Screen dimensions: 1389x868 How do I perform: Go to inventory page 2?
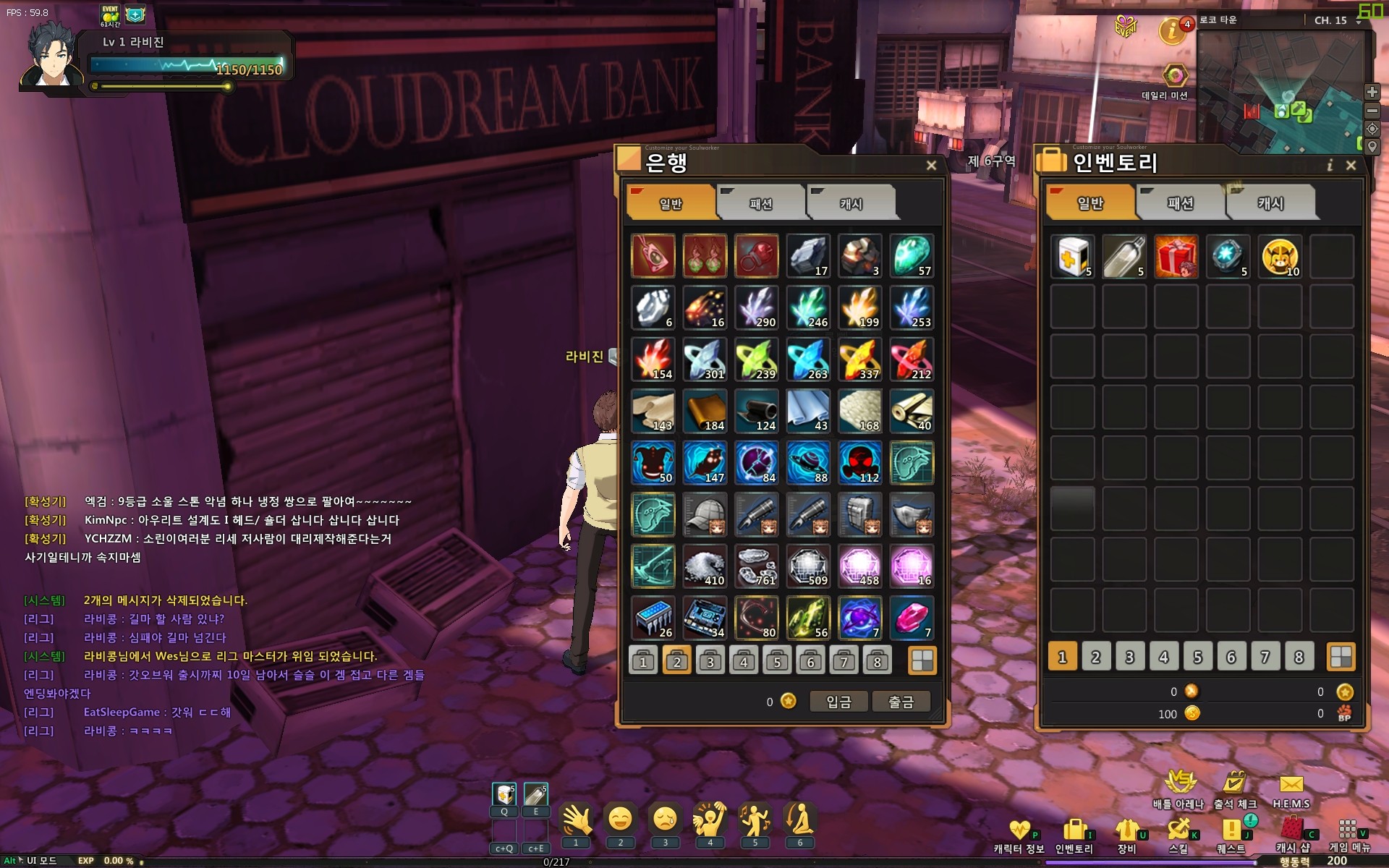[x=1096, y=657]
